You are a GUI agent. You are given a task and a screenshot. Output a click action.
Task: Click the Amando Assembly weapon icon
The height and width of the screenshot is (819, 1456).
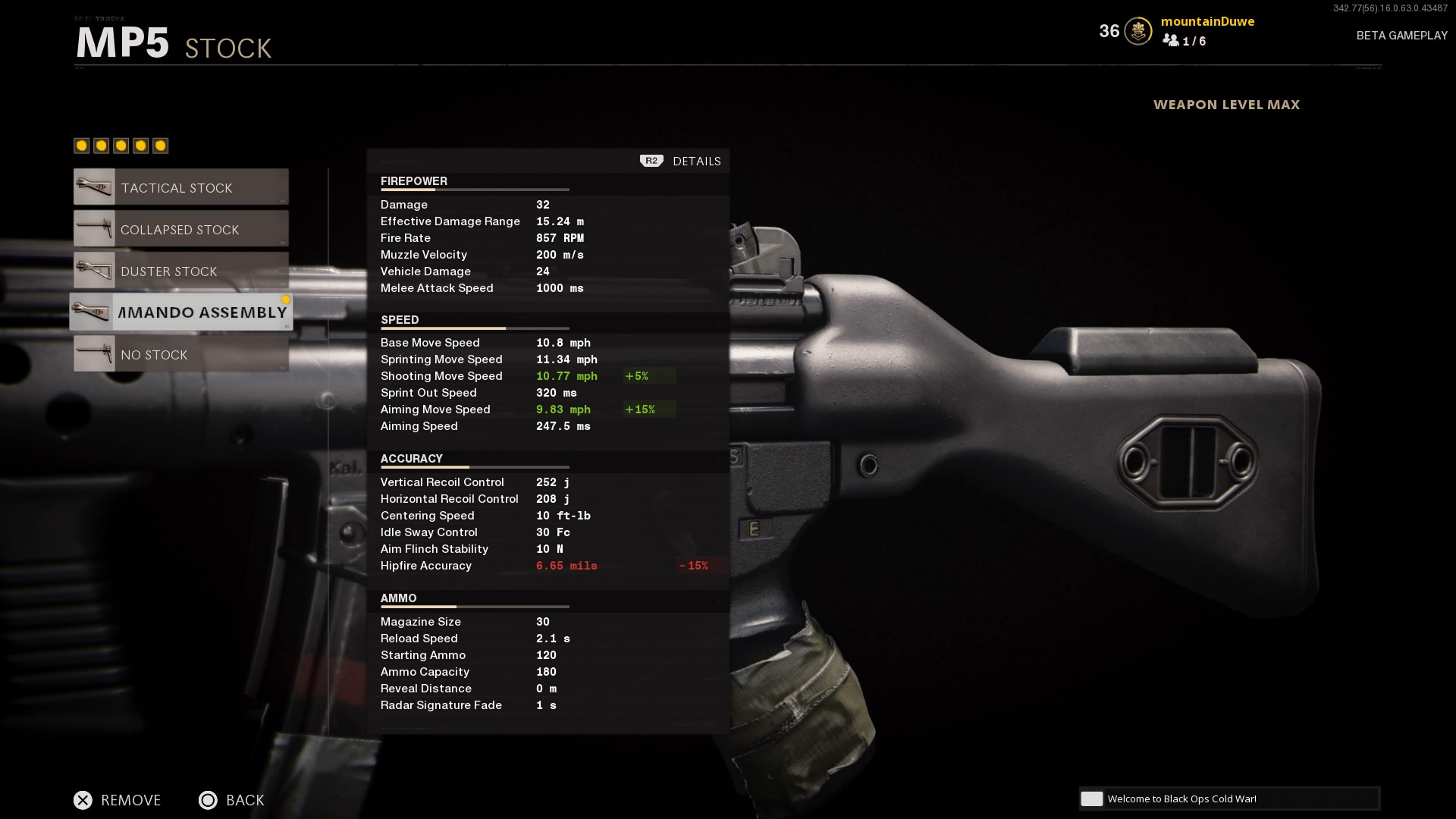[x=94, y=312]
